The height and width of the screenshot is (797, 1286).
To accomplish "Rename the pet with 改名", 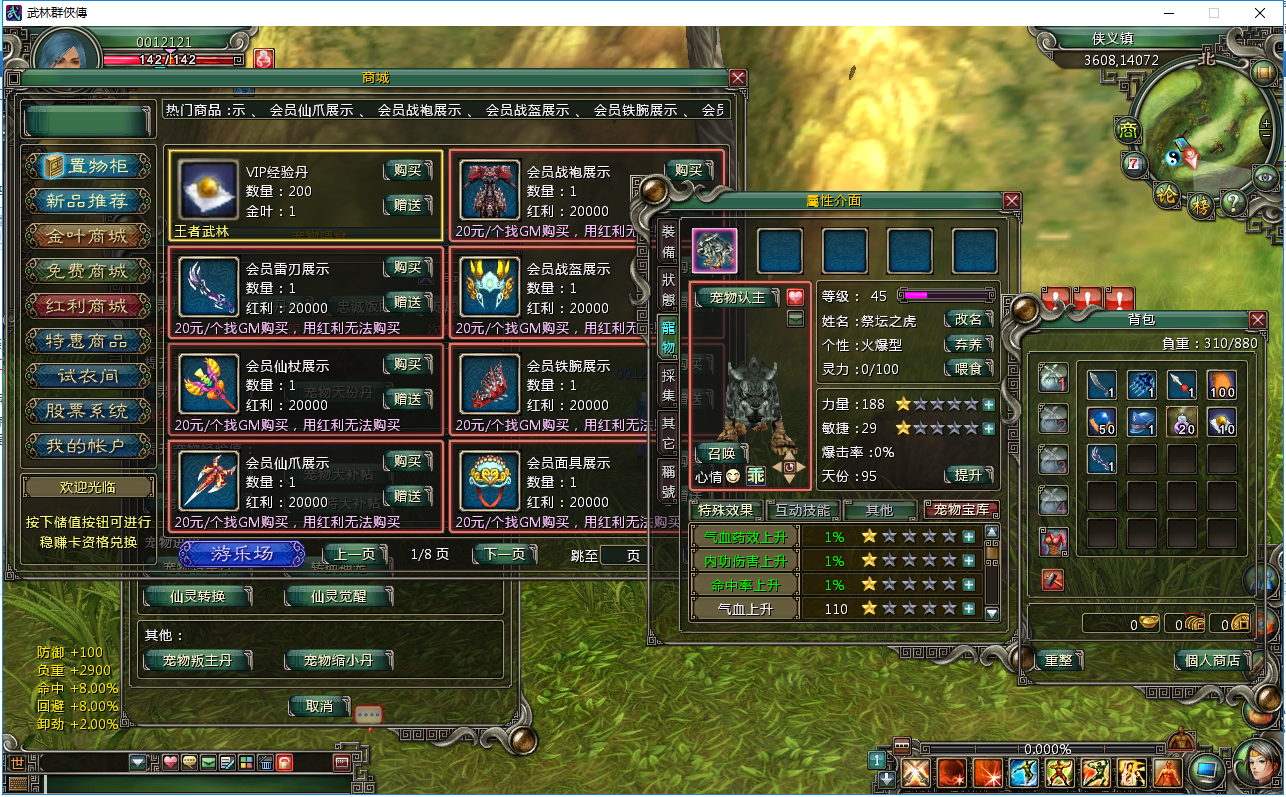I will click(969, 320).
